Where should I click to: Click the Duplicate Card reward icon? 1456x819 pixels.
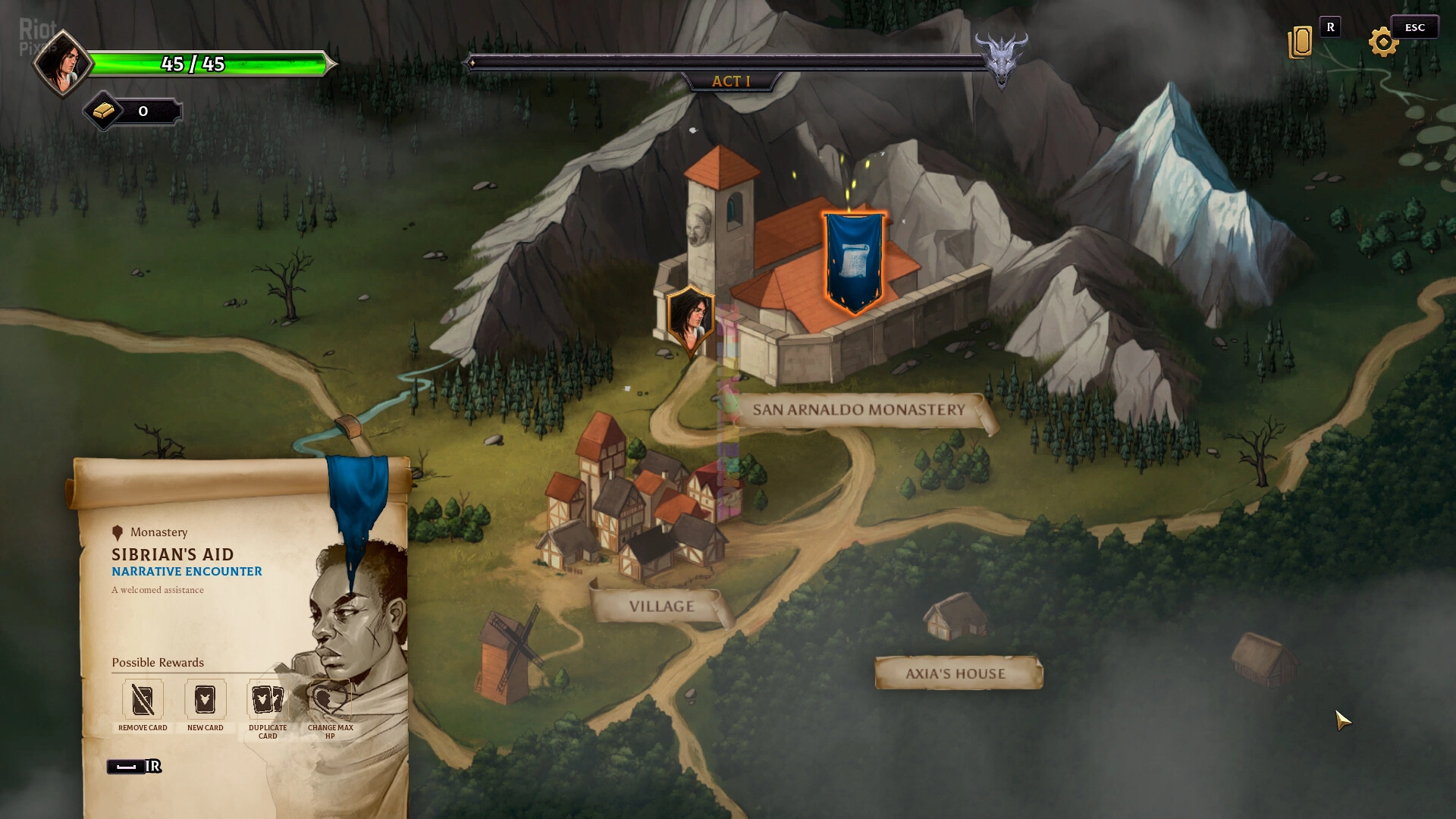268,699
